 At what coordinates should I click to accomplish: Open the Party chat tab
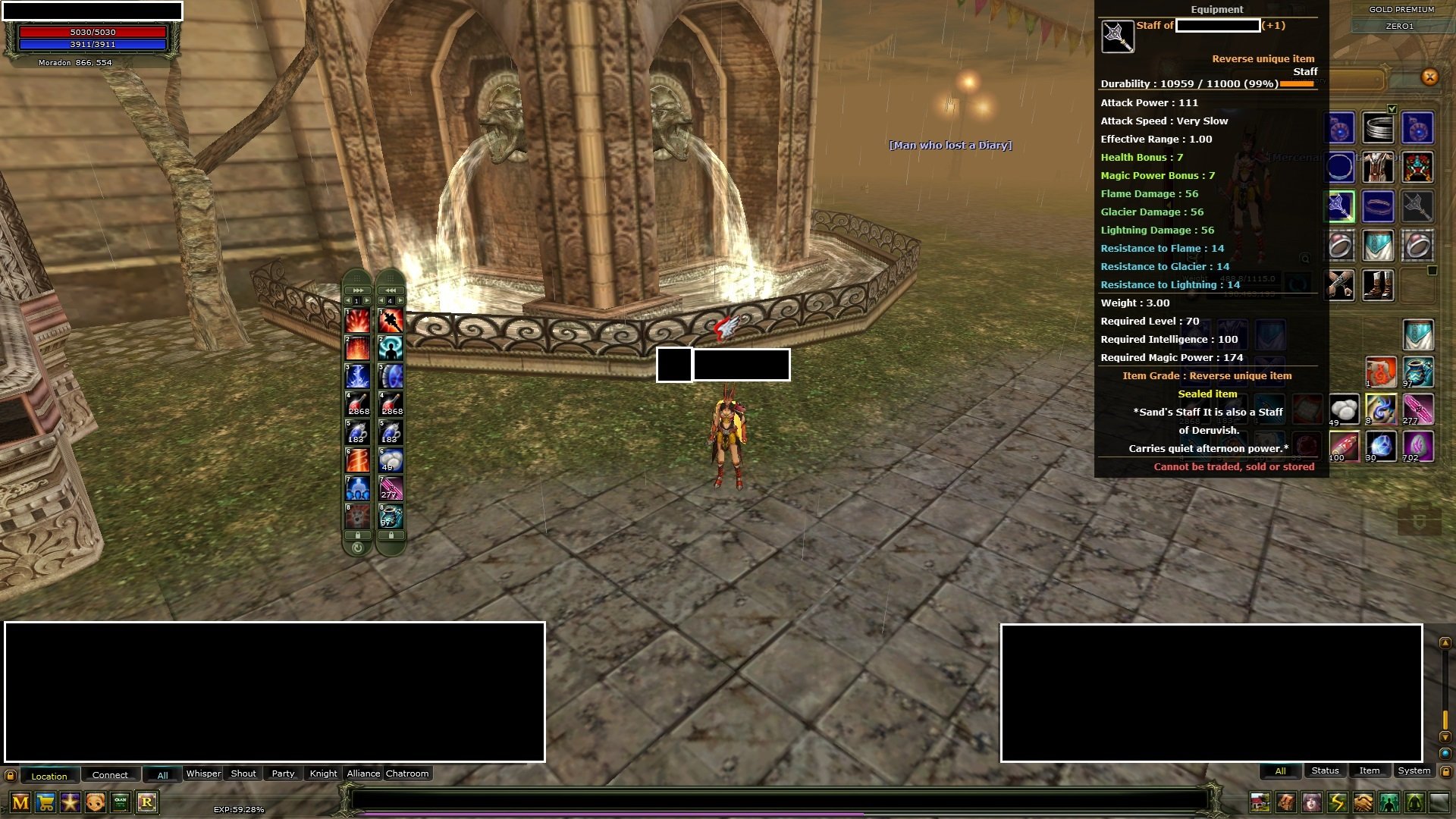283,774
